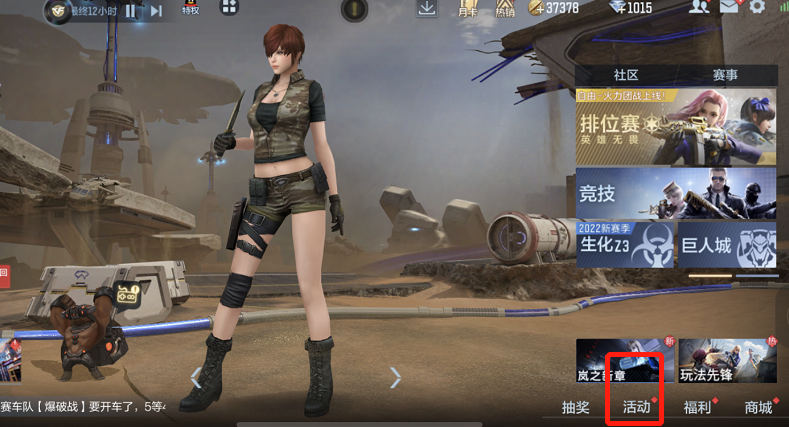Open the mail envelope icon
Screen dimensions: 789x427
[728, 8]
